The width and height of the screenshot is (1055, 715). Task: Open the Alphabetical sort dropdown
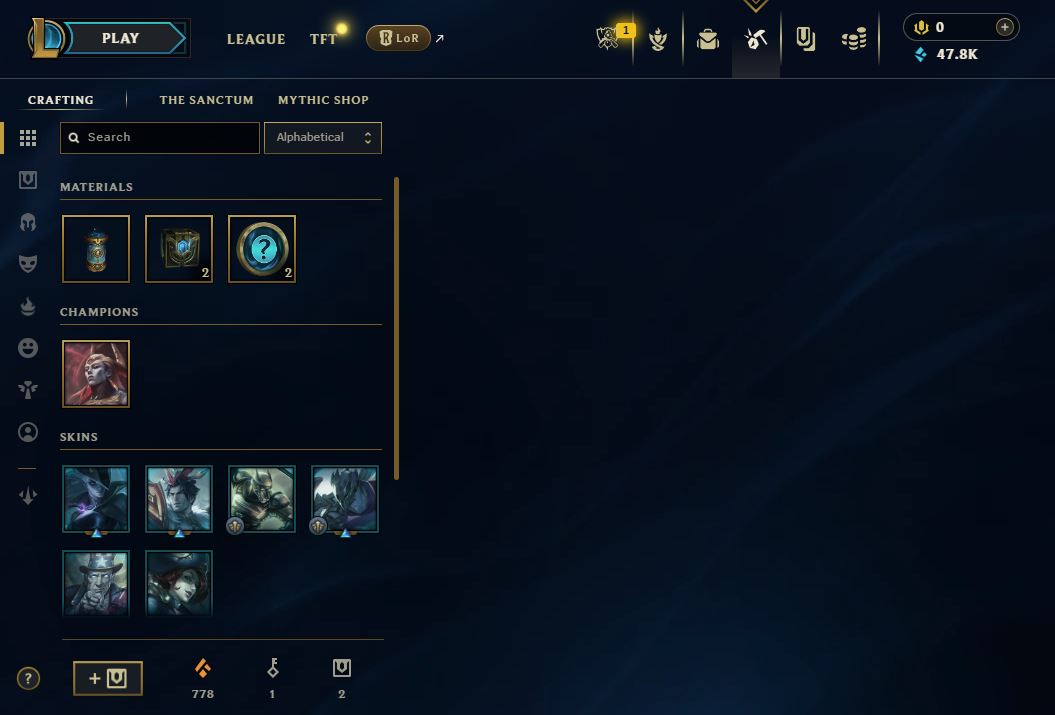(x=322, y=138)
